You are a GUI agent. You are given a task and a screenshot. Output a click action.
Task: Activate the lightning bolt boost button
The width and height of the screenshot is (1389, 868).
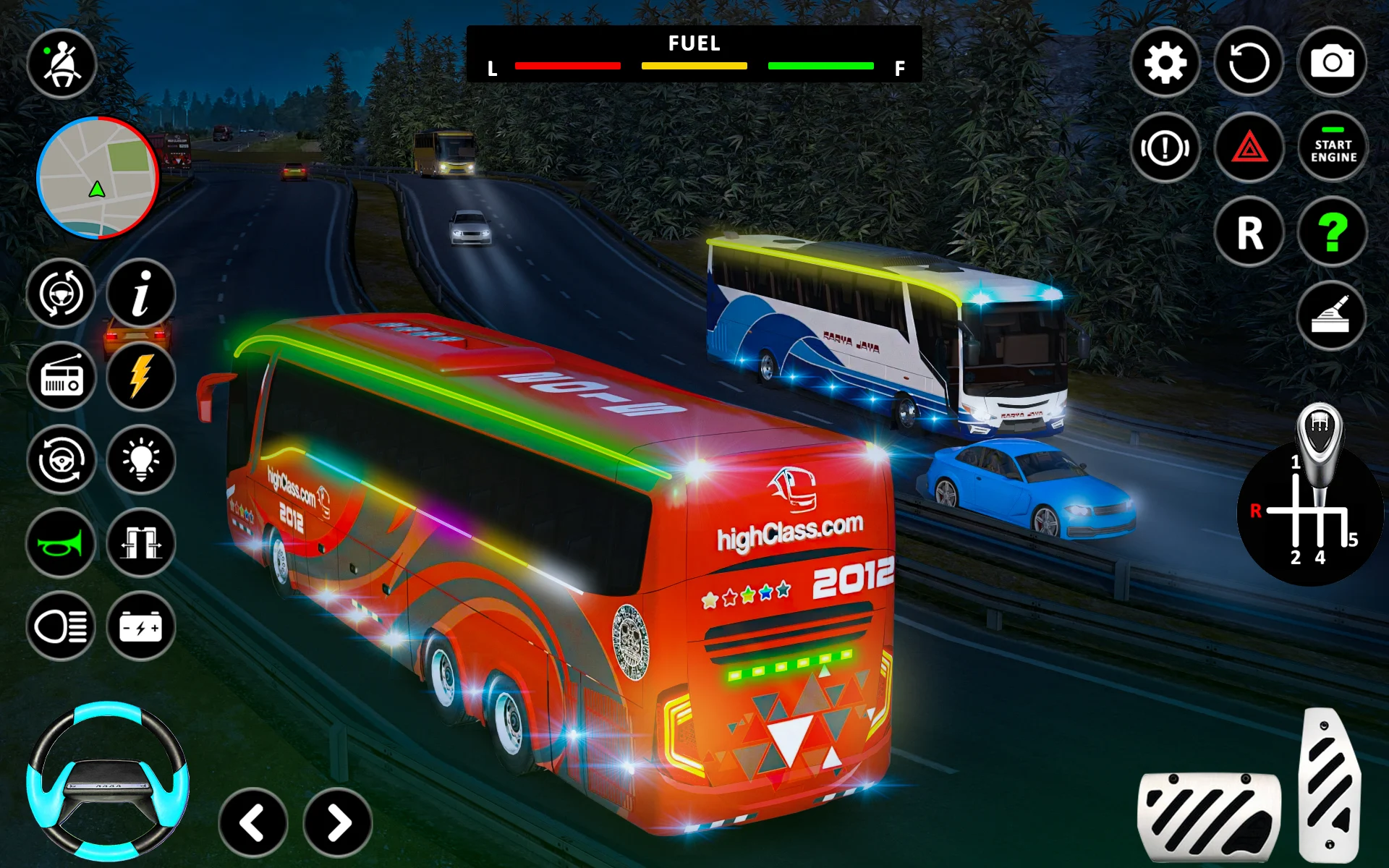coord(141,377)
